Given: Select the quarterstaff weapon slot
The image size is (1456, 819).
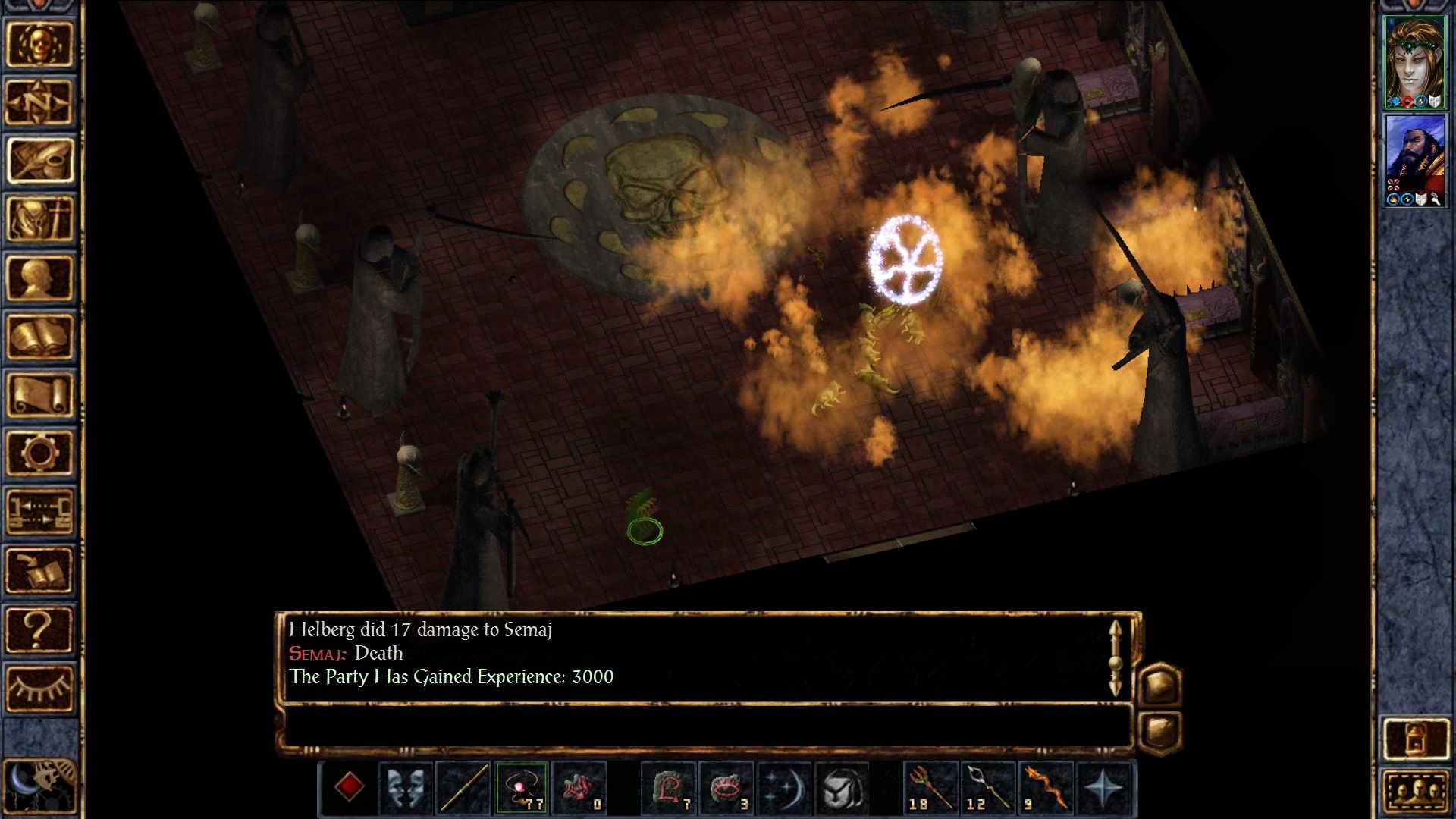Looking at the screenshot, I should (x=463, y=787).
